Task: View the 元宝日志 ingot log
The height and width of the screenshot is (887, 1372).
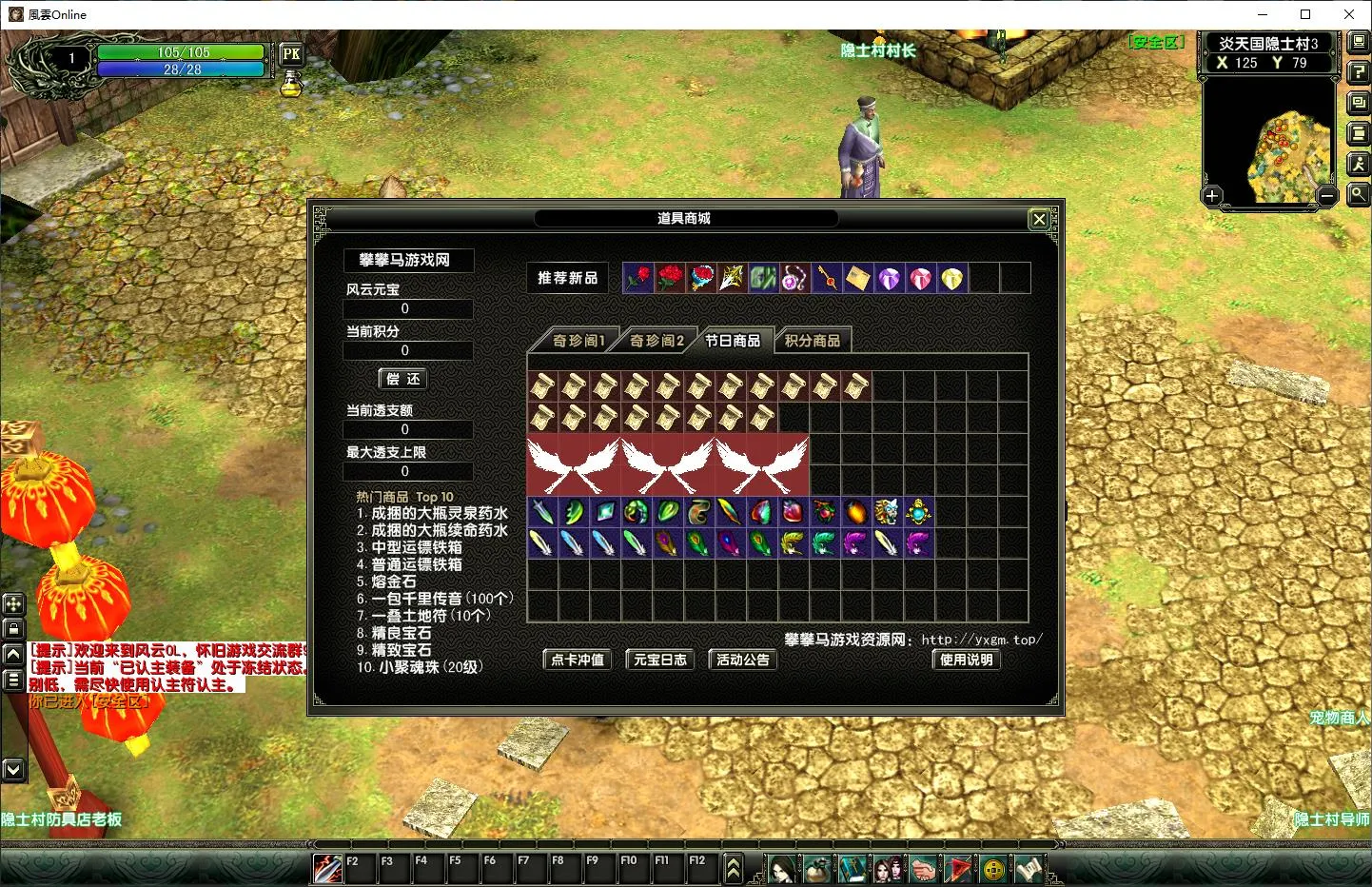Action: [660, 660]
